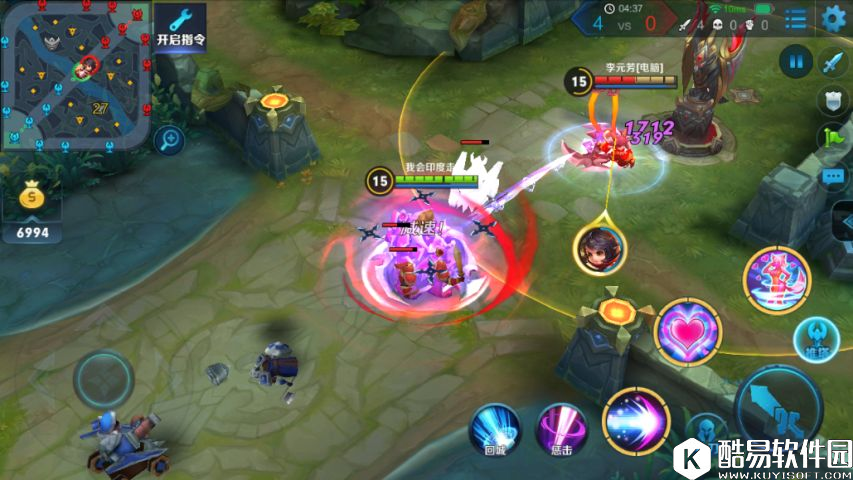Open the scoreboard list icon
853x480 pixels.
point(795,18)
